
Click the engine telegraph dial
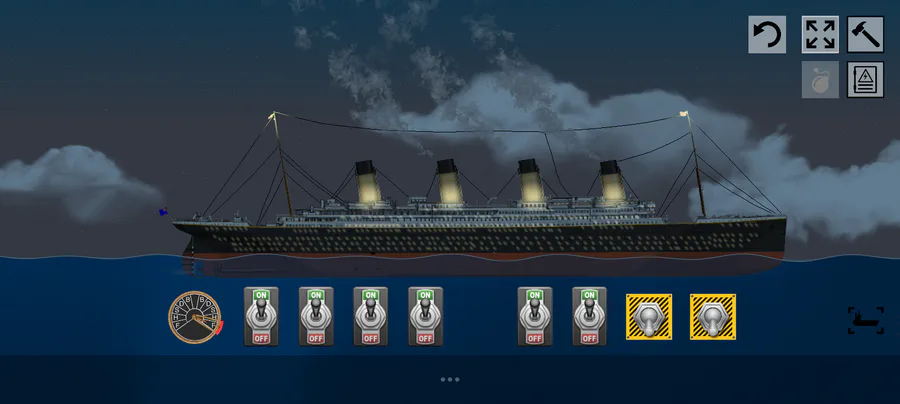point(194,316)
